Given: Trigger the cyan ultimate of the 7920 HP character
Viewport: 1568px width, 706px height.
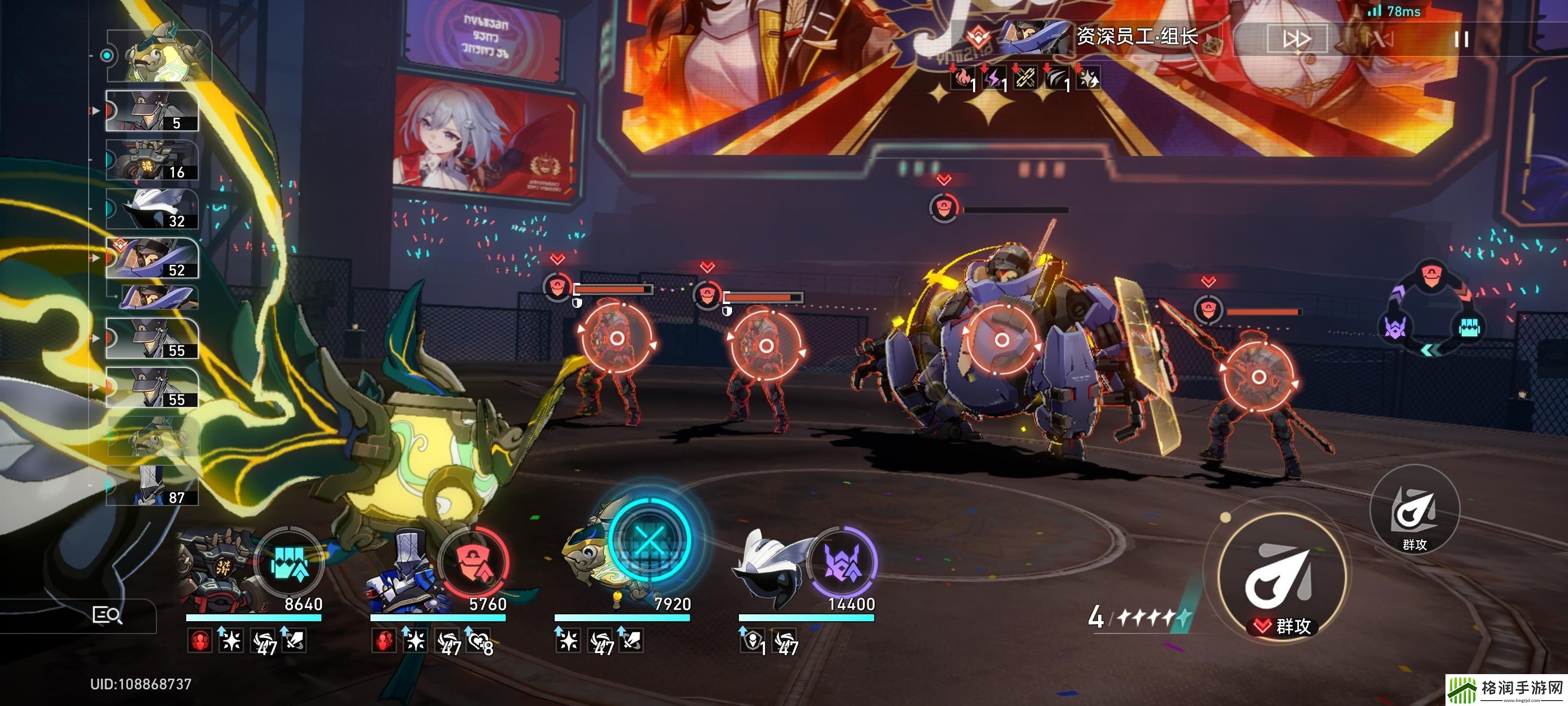Looking at the screenshot, I should tap(649, 540).
